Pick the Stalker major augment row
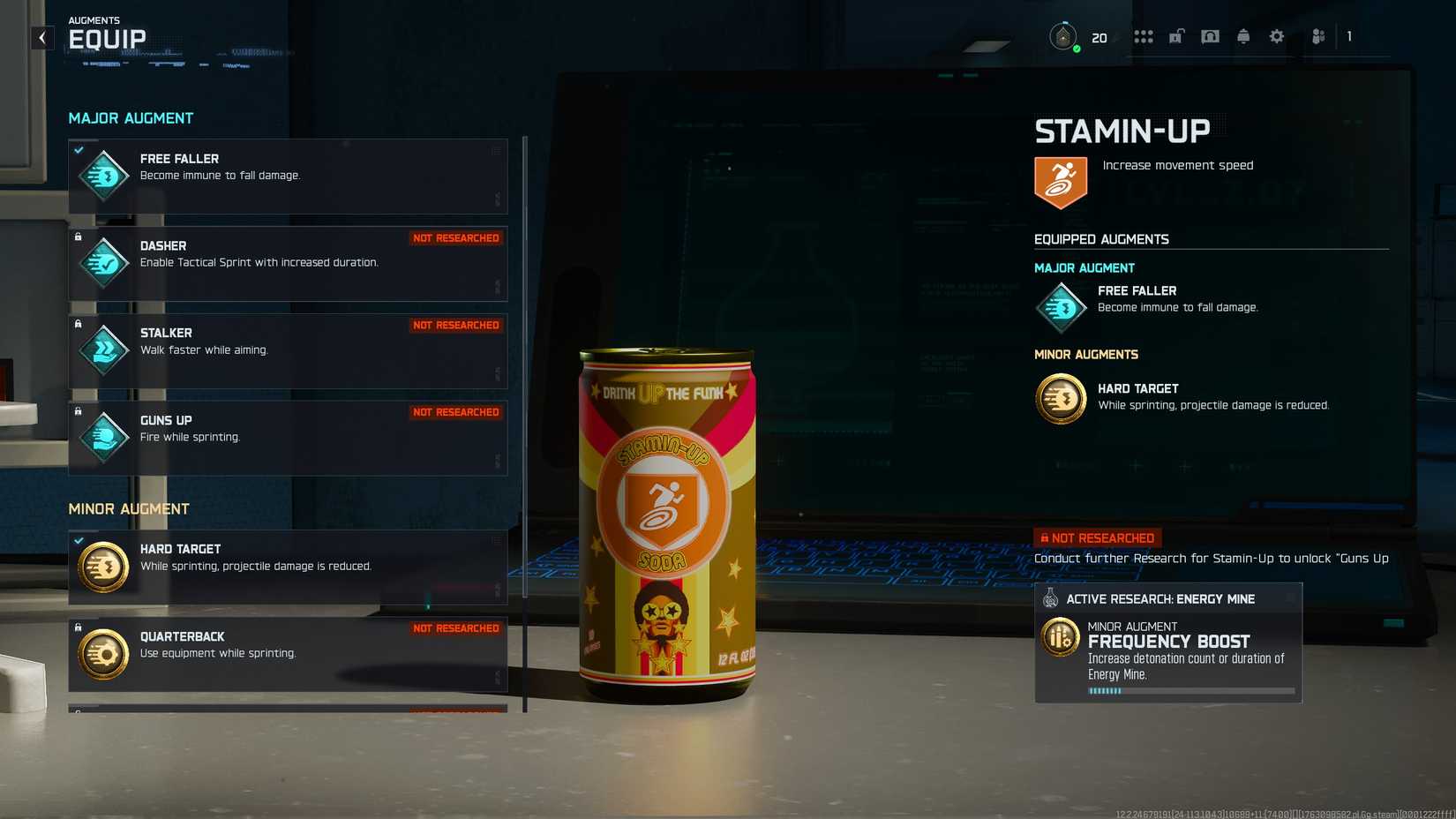 pyautogui.click(x=288, y=350)
